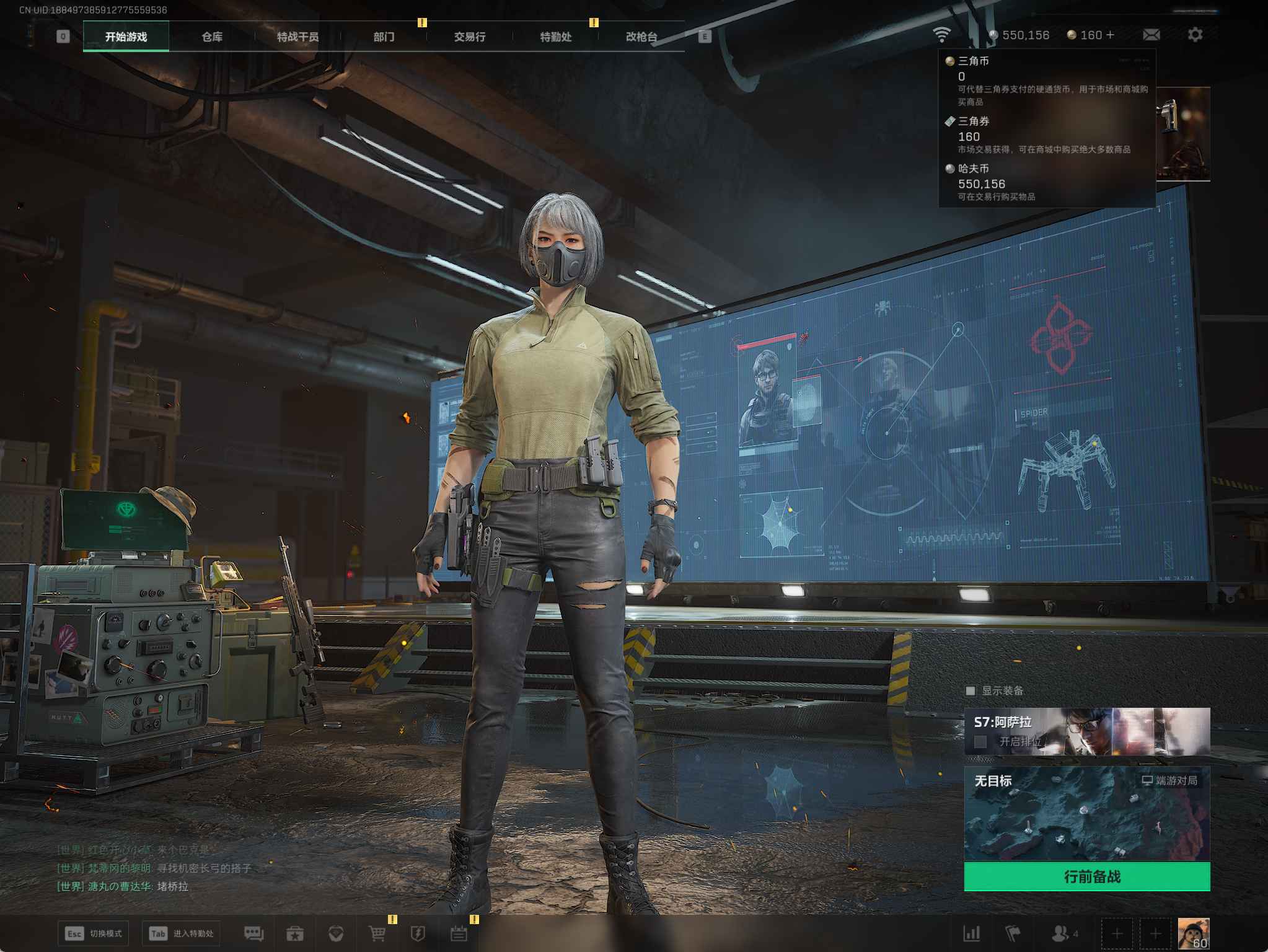The image size is (1268, 952).
Task: Click the calendar events icon
Action: [x=459, y=933]
